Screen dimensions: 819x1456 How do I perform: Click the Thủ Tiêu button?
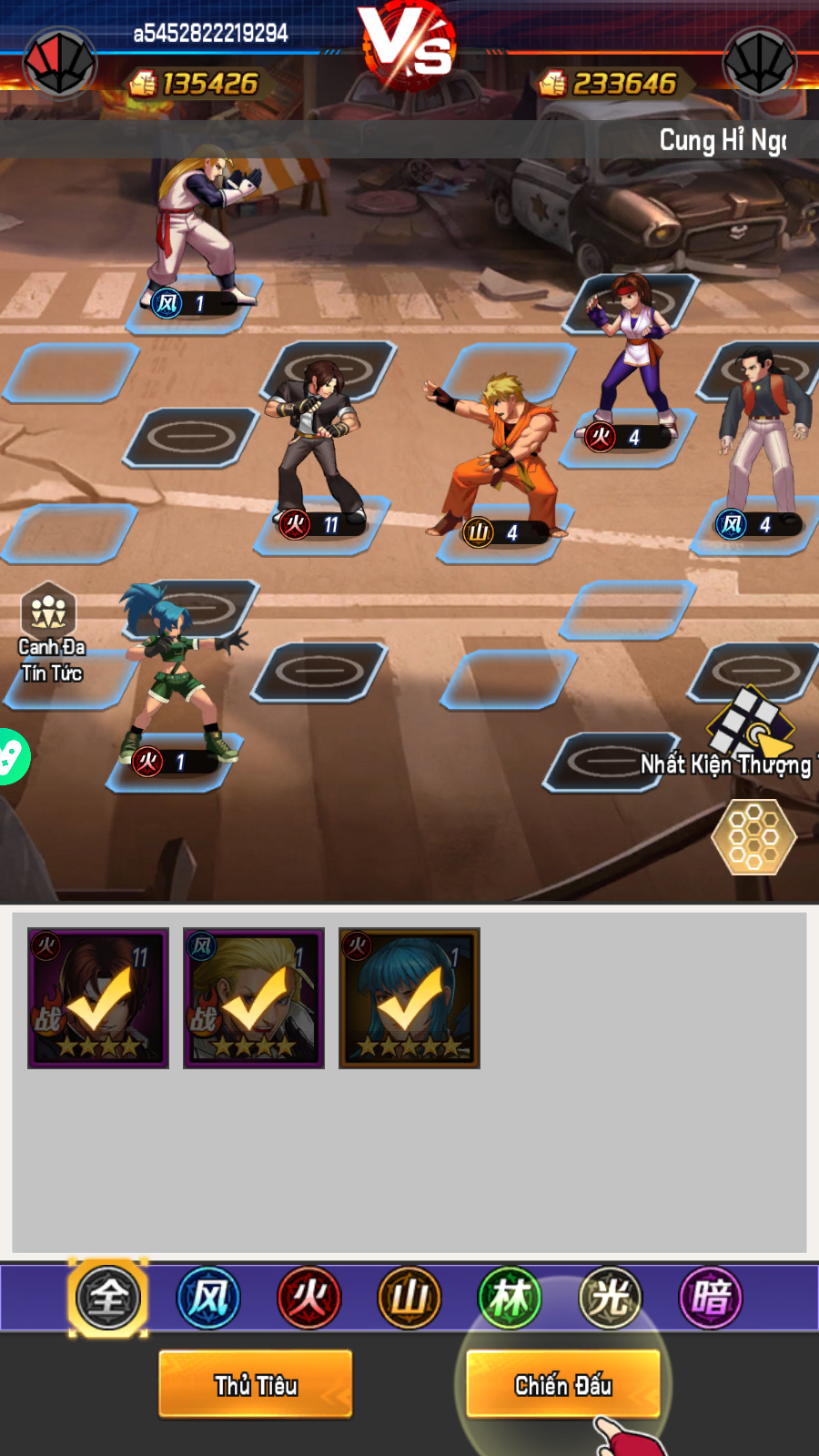(x=256, y=1384)
